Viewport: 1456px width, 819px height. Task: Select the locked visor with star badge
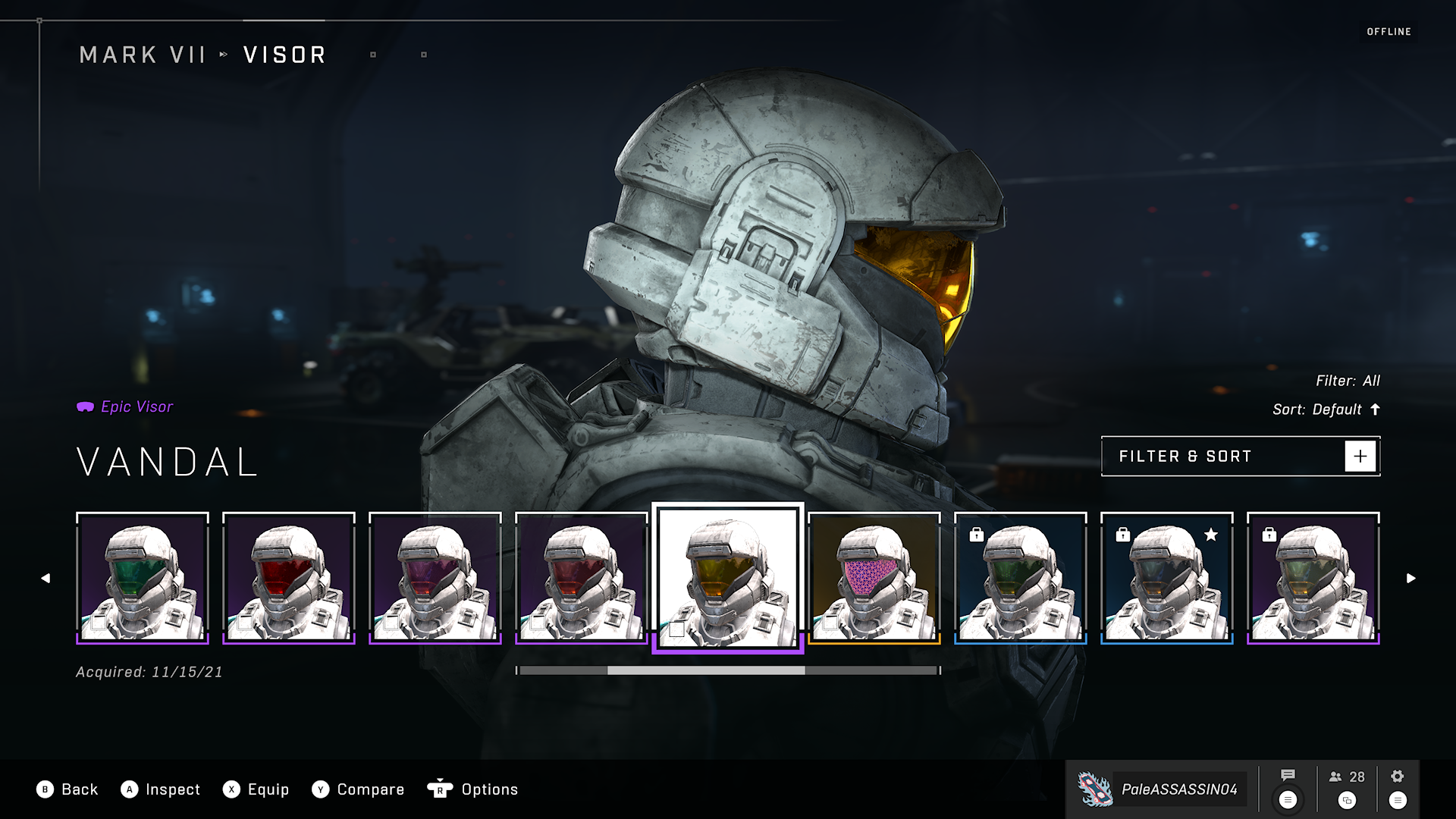(x=1167, y=578)
